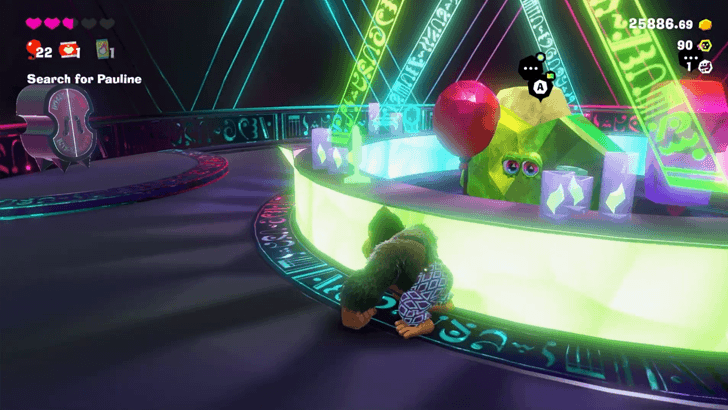Click the apple juice item icon

(70, 48)
